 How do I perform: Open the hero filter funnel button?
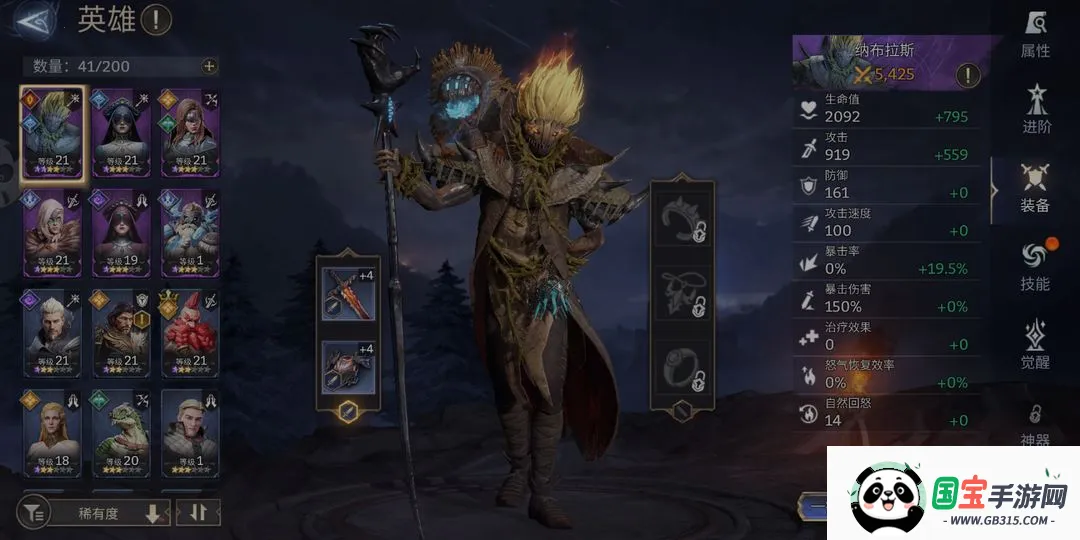pyautogui.click(x=35, y=513)
